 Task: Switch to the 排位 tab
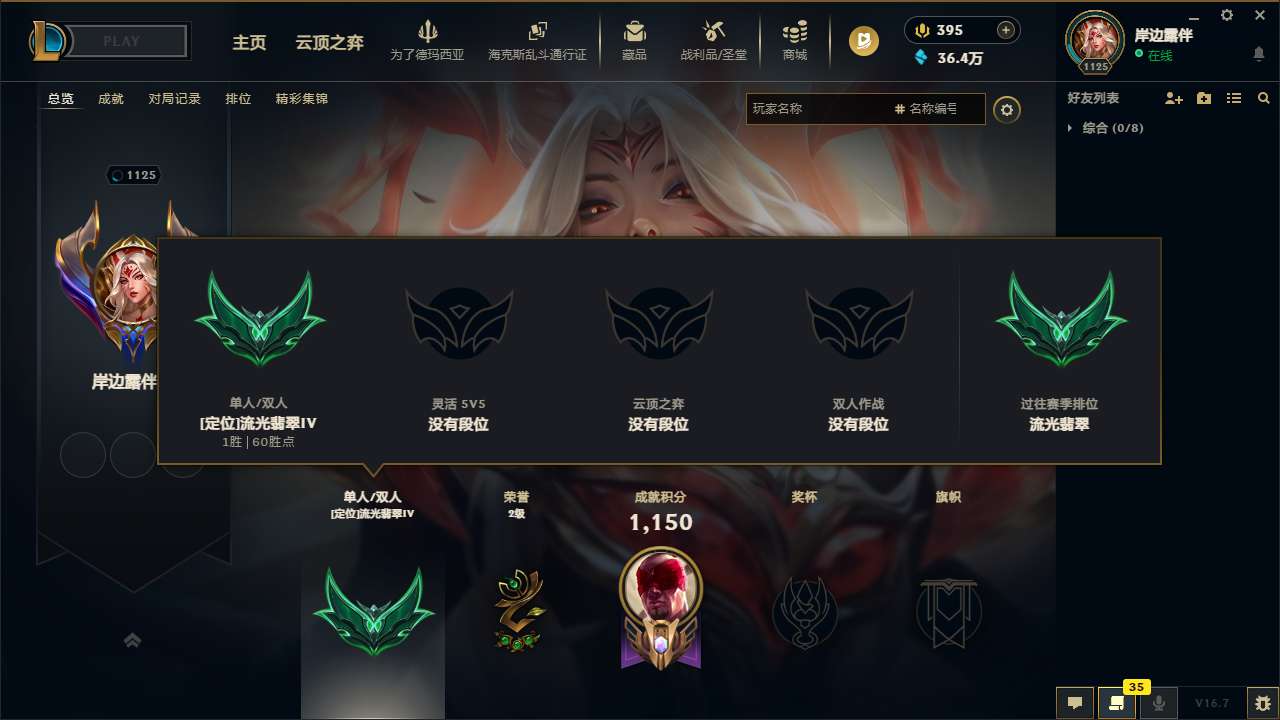[x=237, y=99]
